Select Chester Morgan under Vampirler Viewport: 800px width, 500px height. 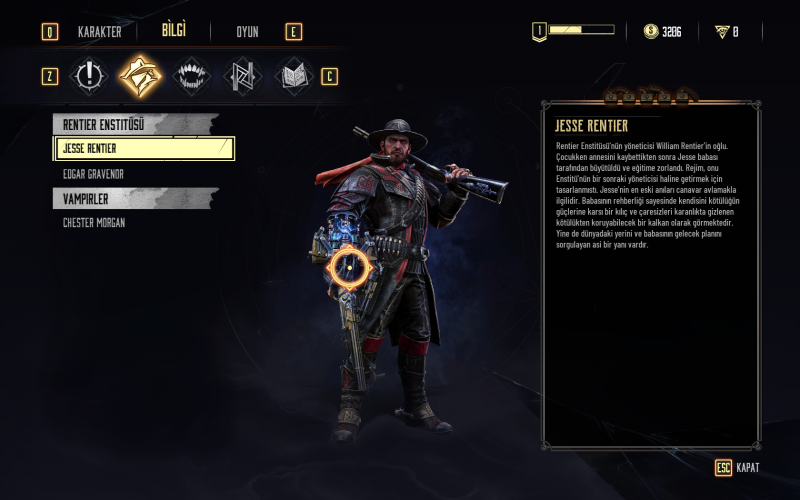coord(94,223)
